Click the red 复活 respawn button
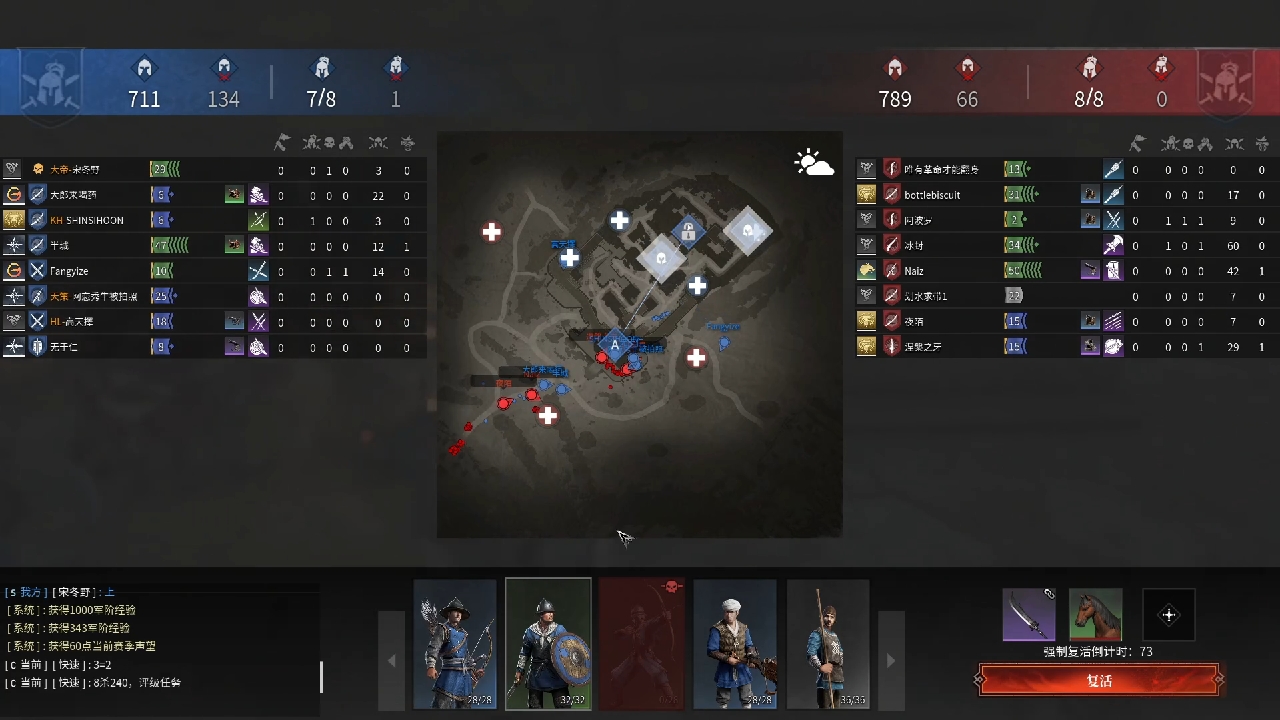This screenshot has width=1280, height=720. [1098, 680]
